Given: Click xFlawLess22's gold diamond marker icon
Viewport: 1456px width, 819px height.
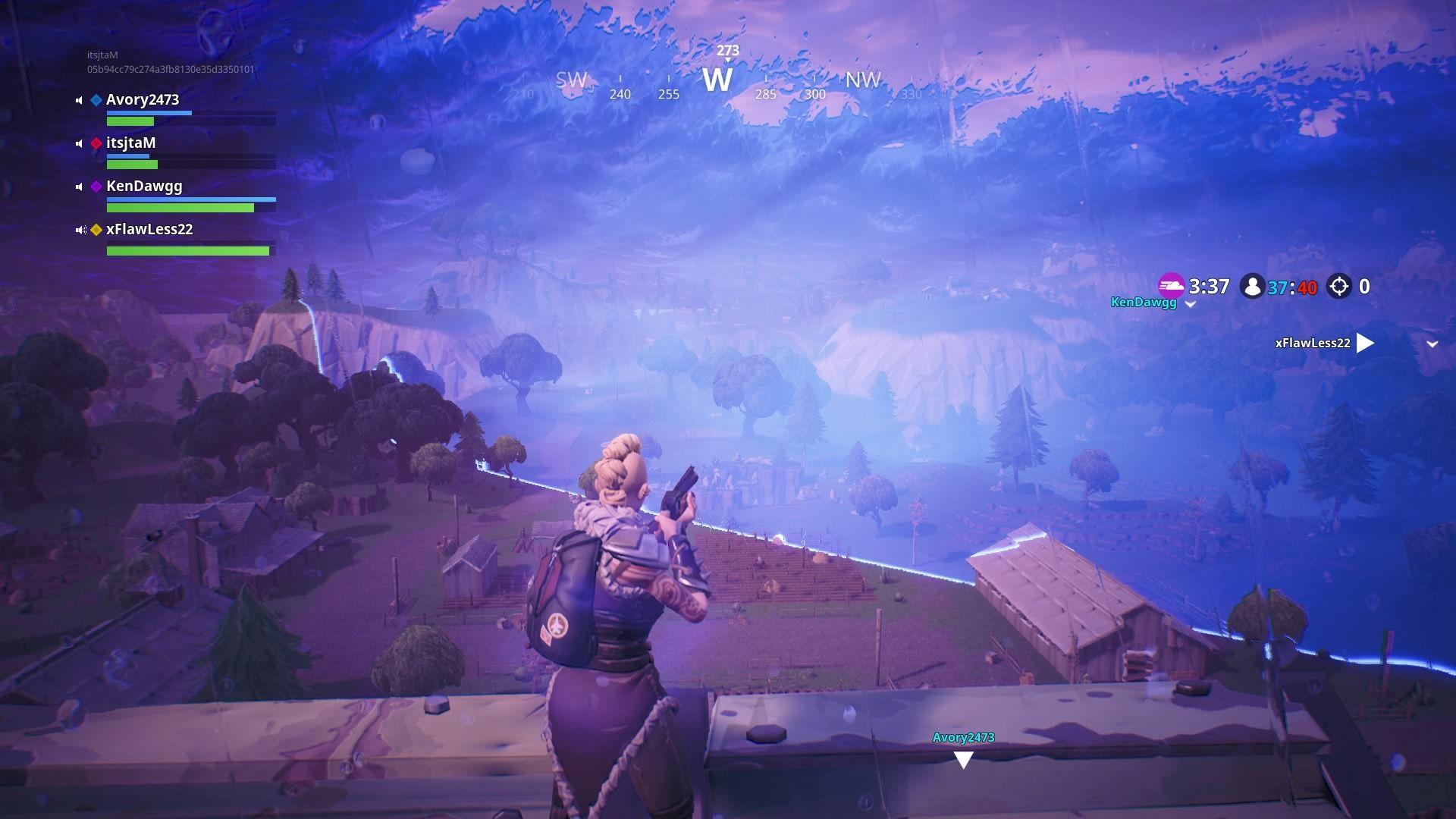Looking at the screenshot, I should [x=96, y=229].
